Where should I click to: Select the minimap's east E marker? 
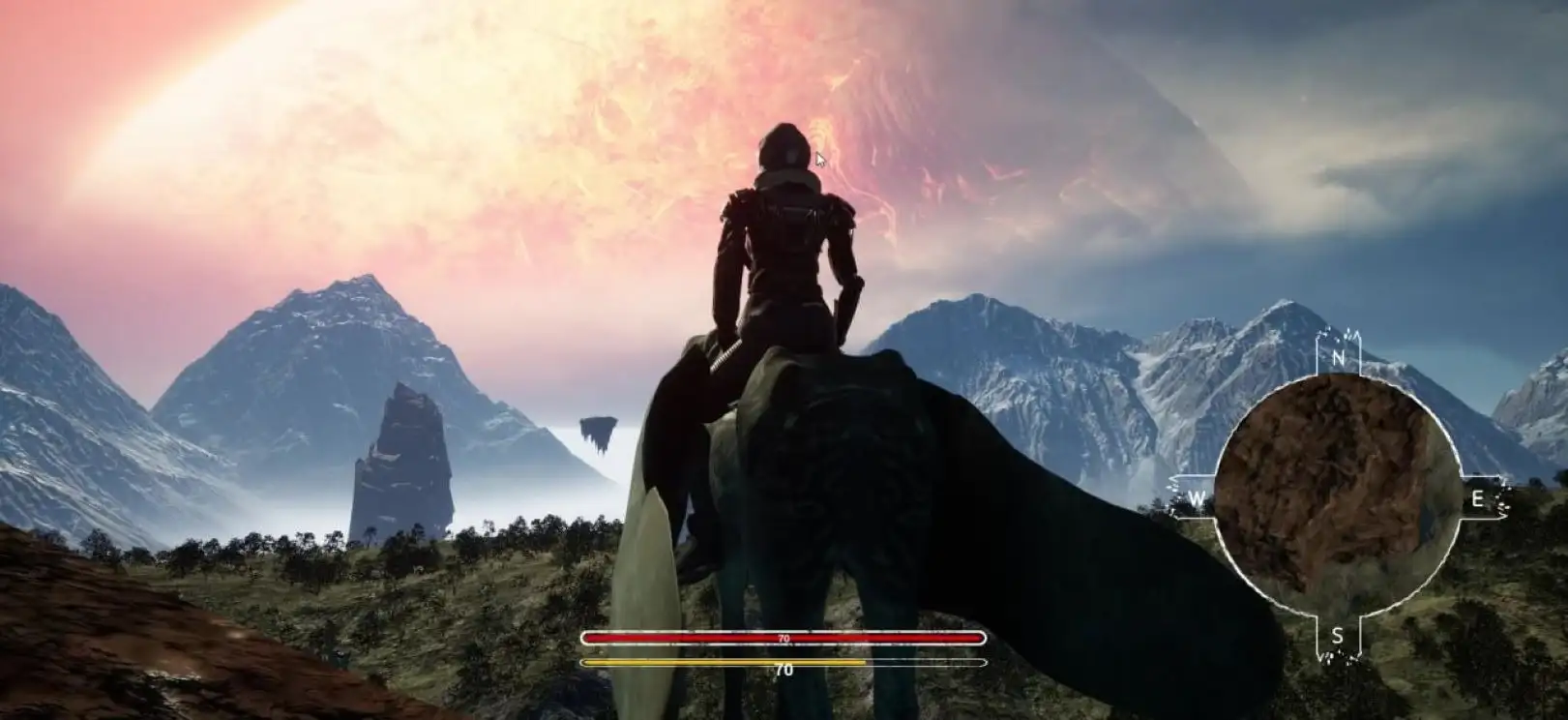tap(1477, 499)
